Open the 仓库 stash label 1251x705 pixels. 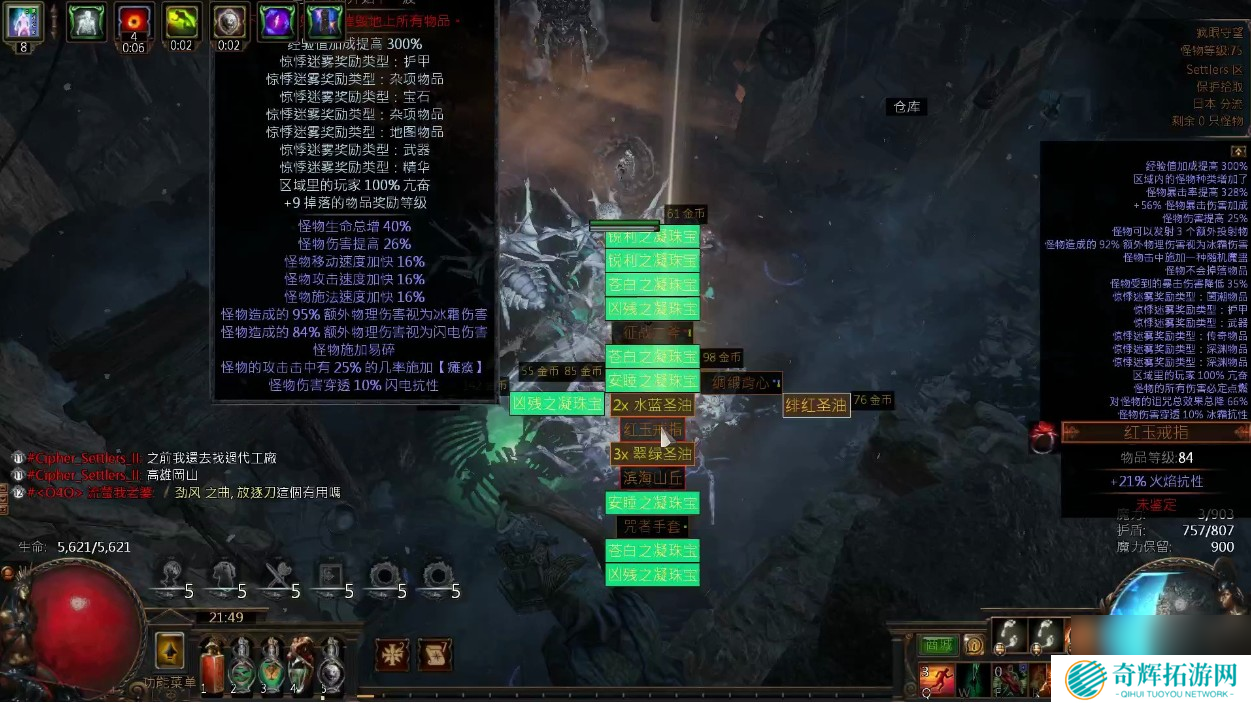tap(907, 107)
